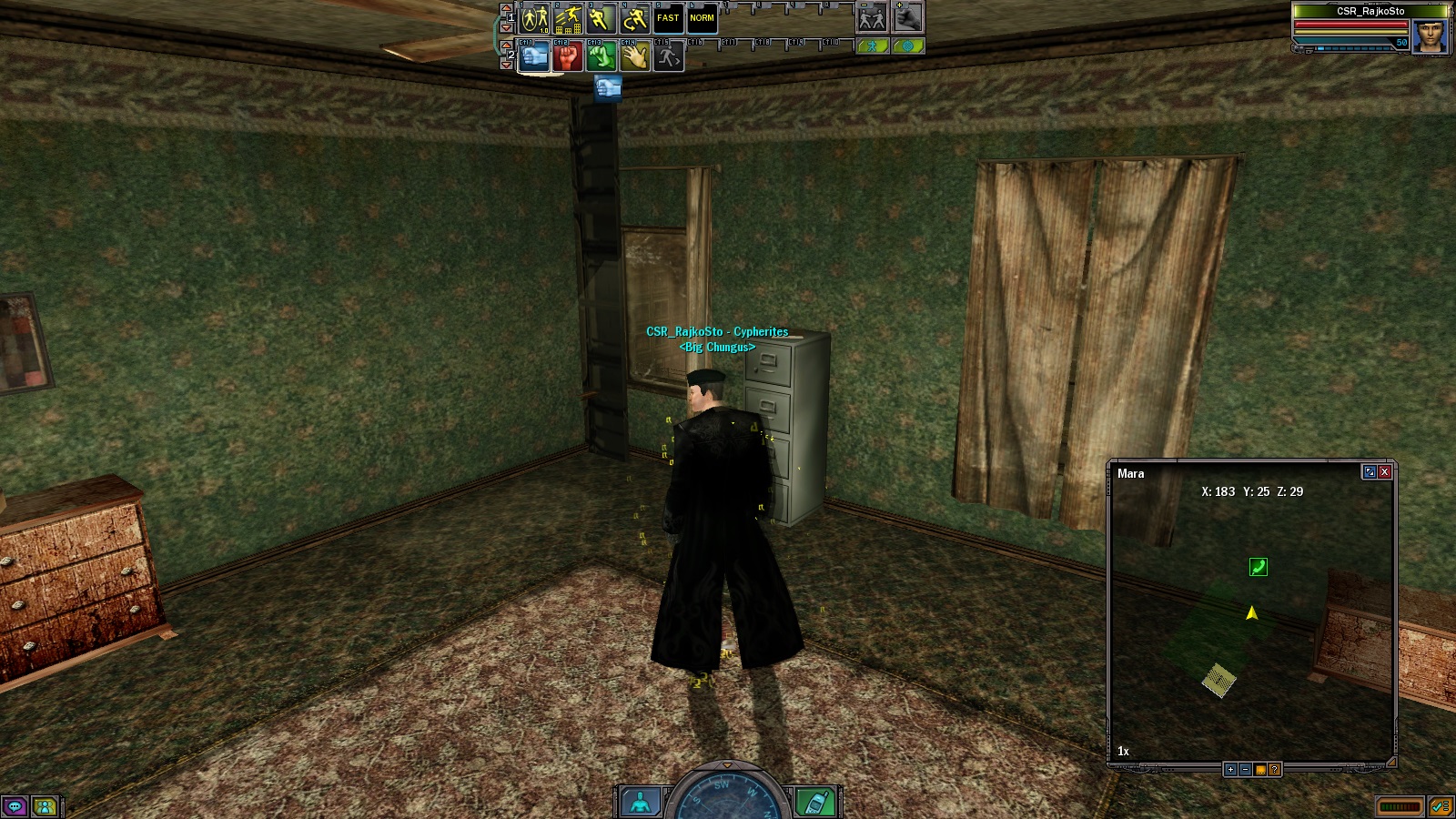Zoom in on the minimap
This screenshot has width=1456, height=819.
coord(1230,770)
